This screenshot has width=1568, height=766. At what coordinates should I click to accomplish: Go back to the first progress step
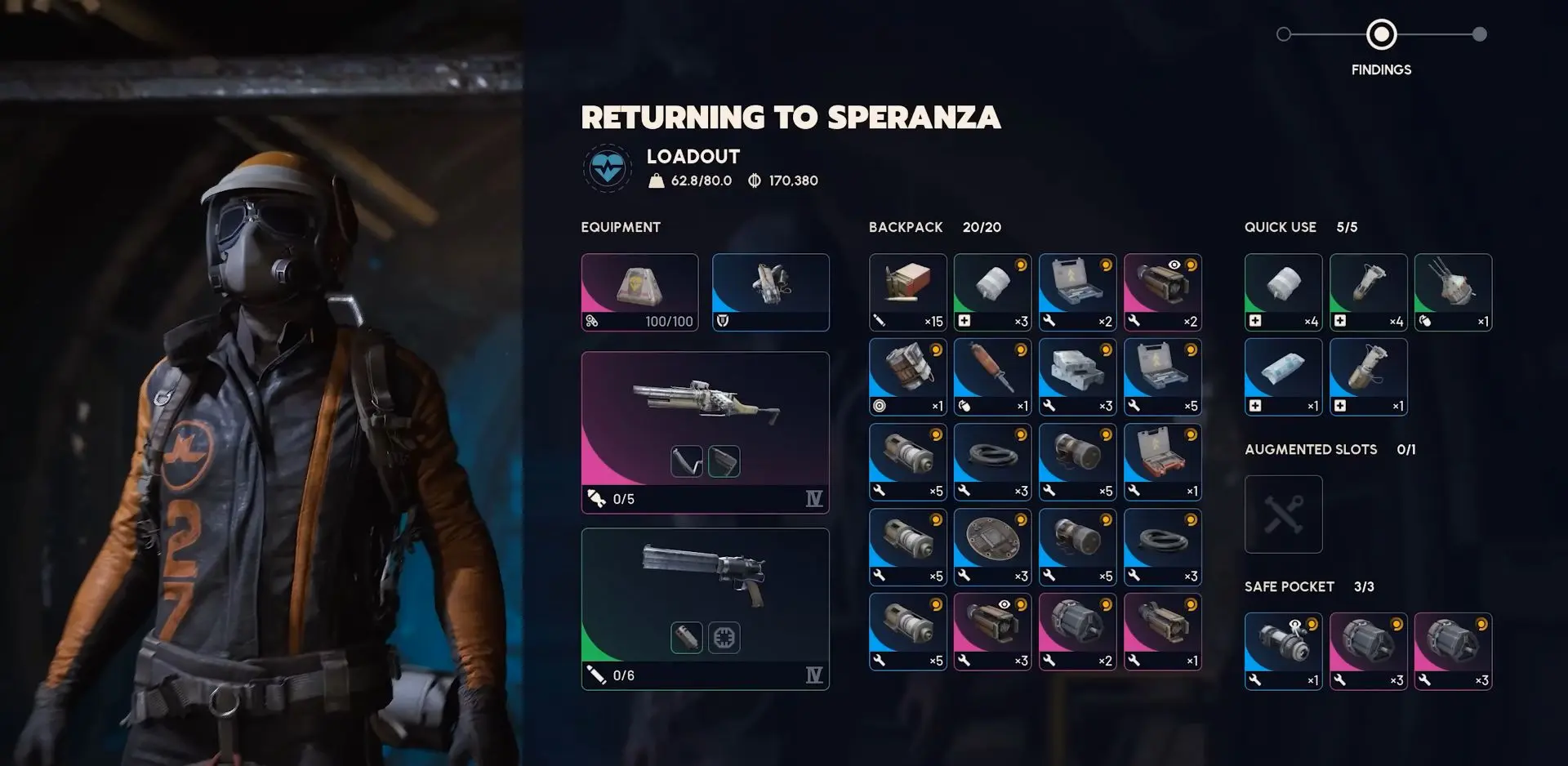click(1284, 34)
